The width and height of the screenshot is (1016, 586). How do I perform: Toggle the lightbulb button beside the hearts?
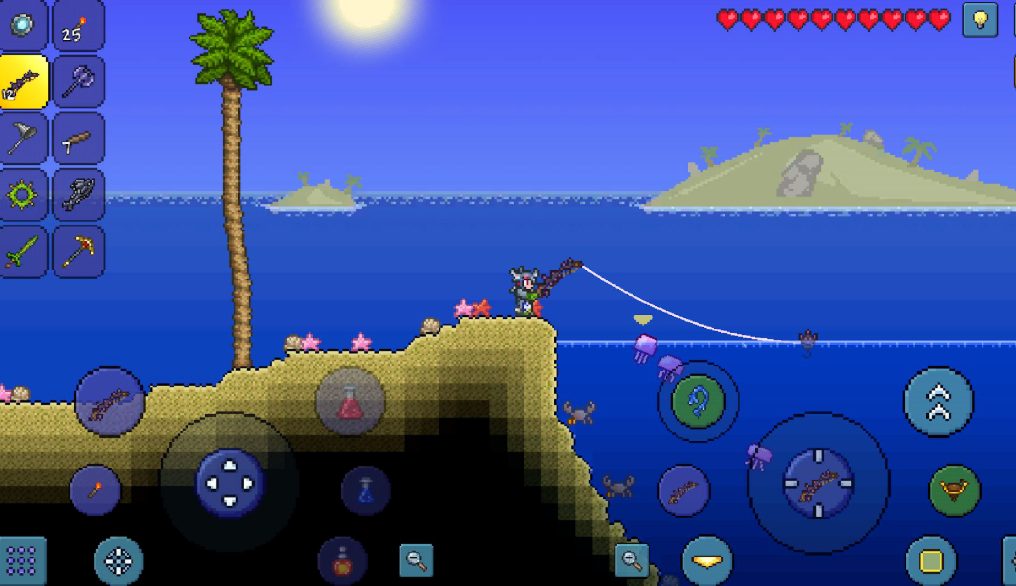[x=980, y=20]
